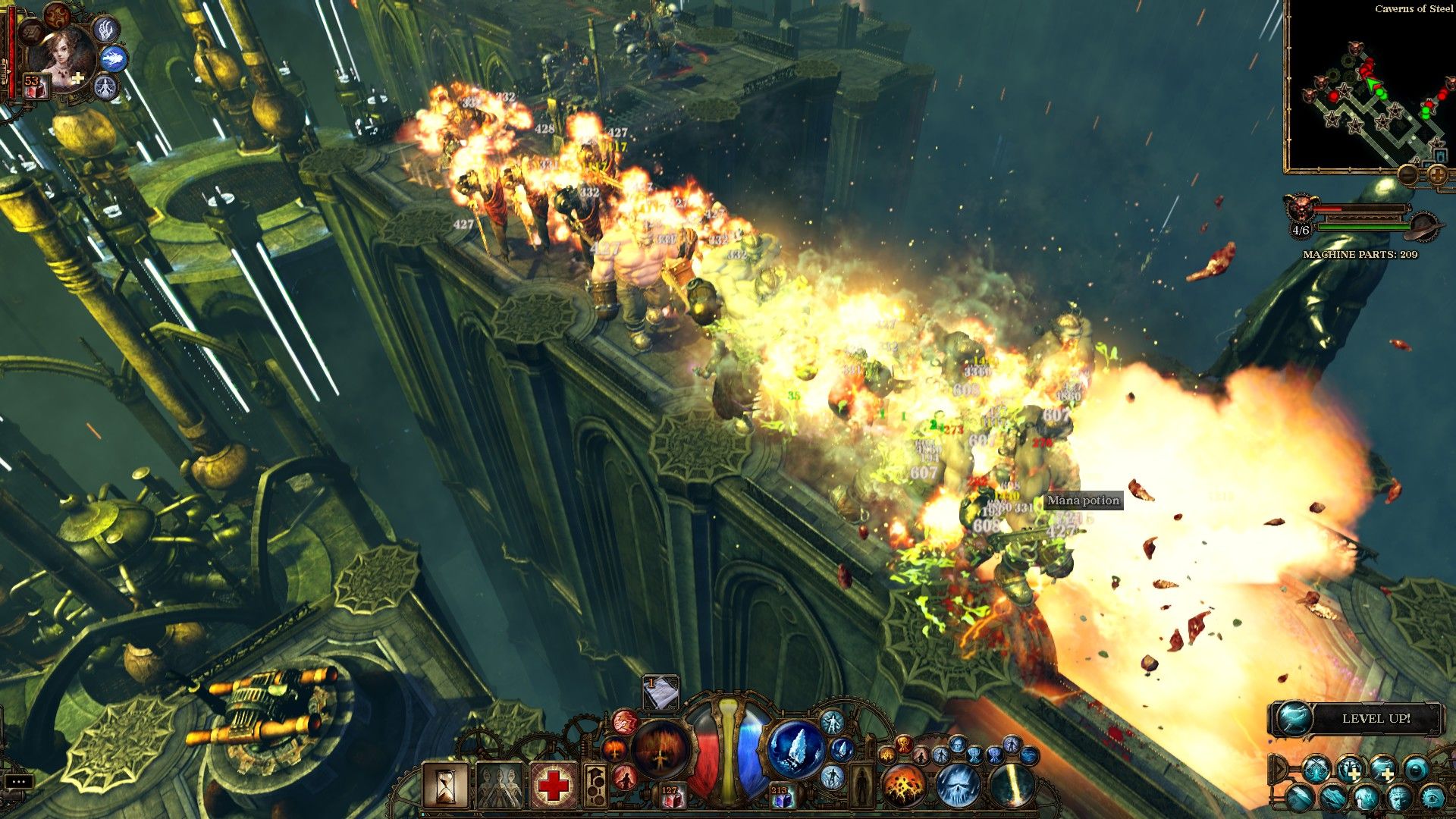The height and width of the screenshot is (819, 1456).
Task: Use the red cross healing skill
Action: (554, 786)
